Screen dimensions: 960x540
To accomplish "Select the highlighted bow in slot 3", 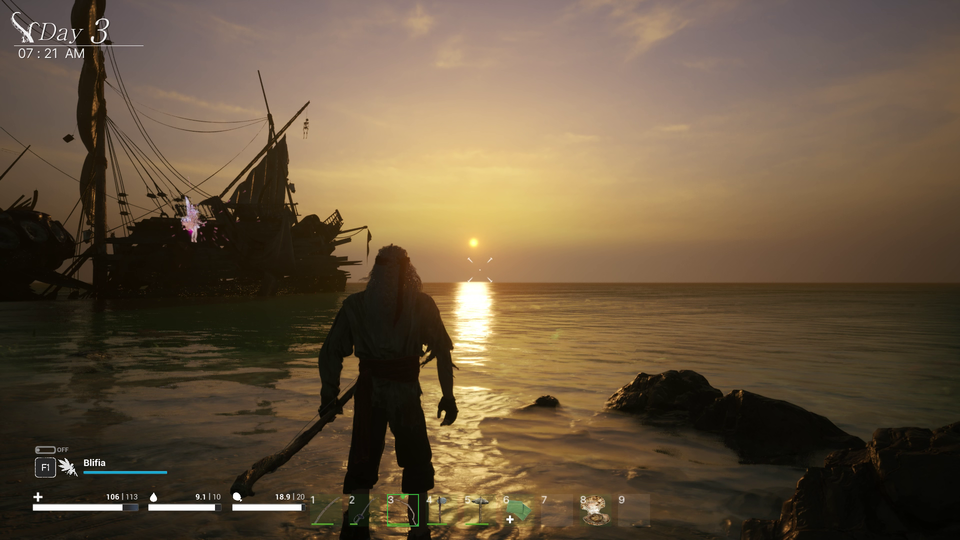I will [x=402, y=510].
